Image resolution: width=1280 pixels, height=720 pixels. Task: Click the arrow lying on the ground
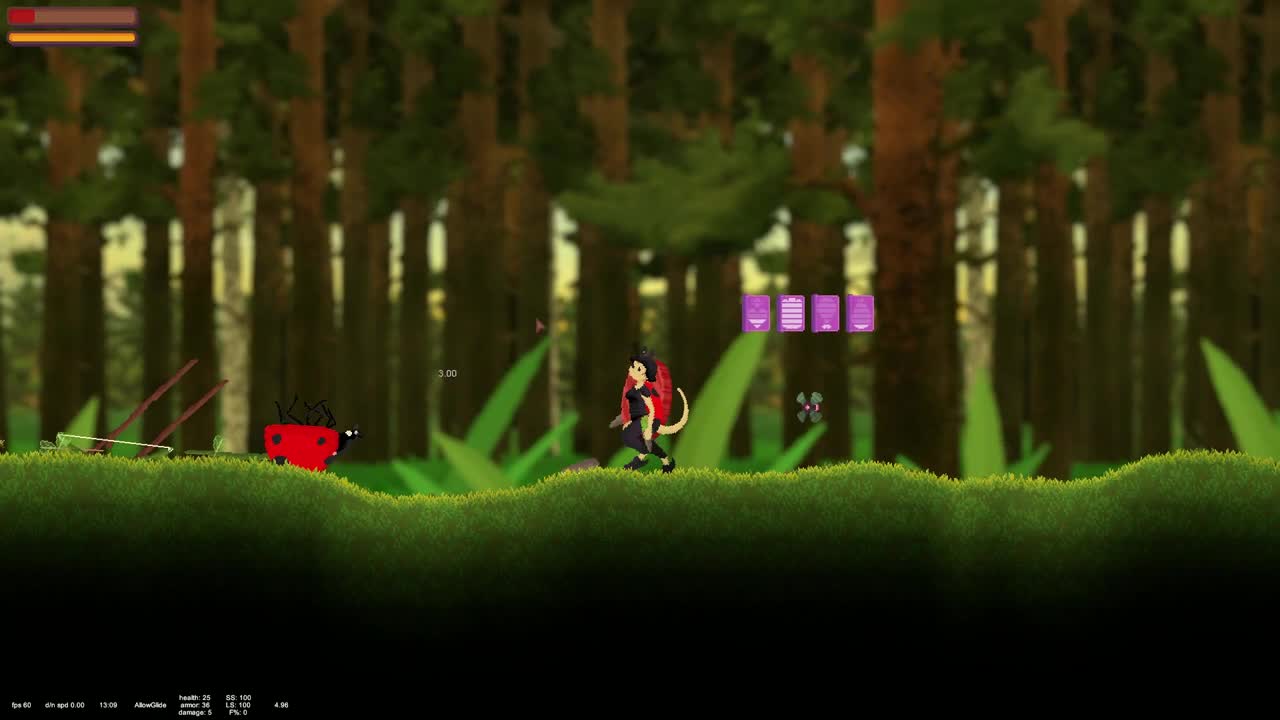(x=110, y=443)
